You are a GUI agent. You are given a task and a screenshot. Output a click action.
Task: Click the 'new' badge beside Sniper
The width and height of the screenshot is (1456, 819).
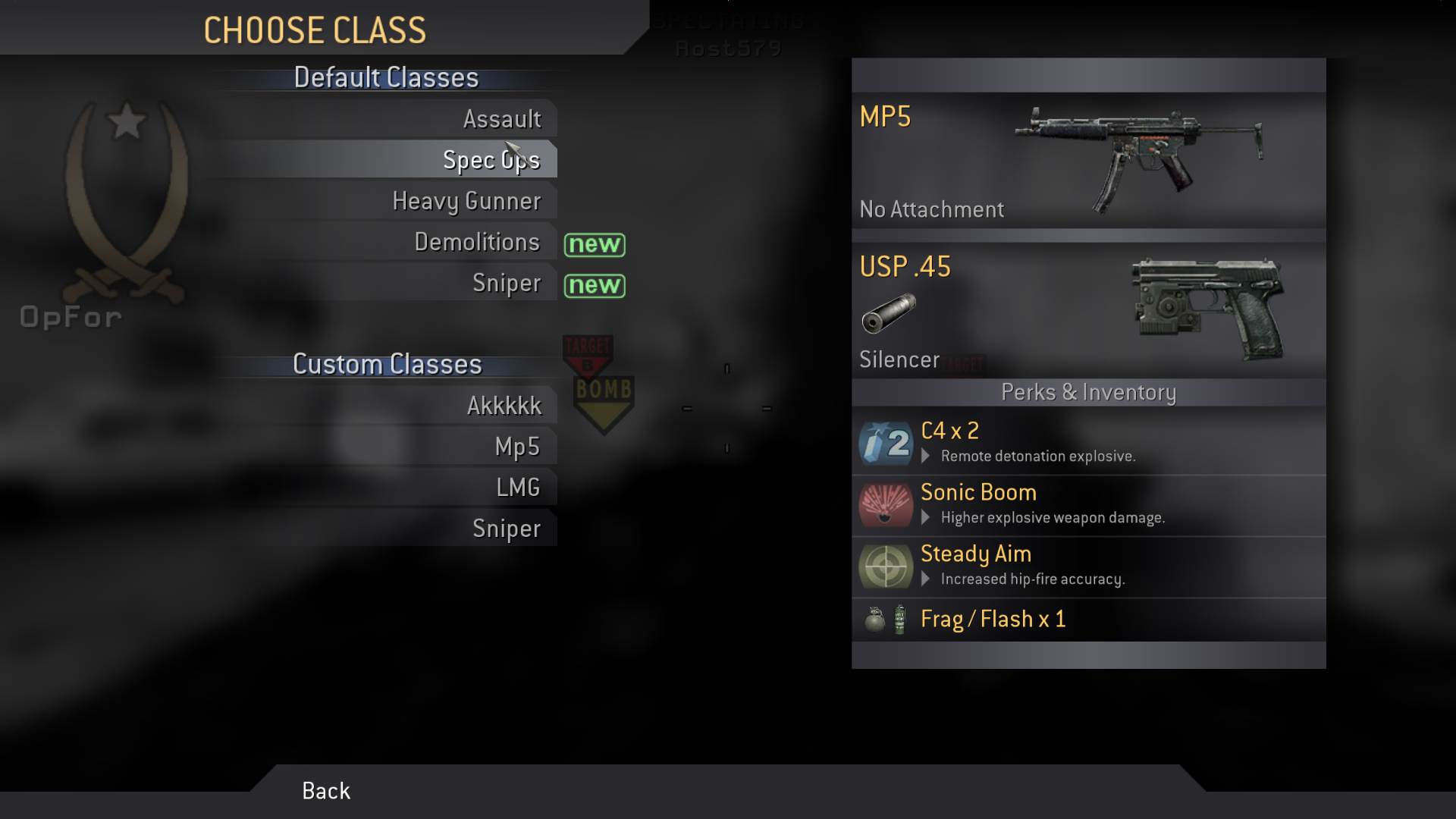point(595,286)
